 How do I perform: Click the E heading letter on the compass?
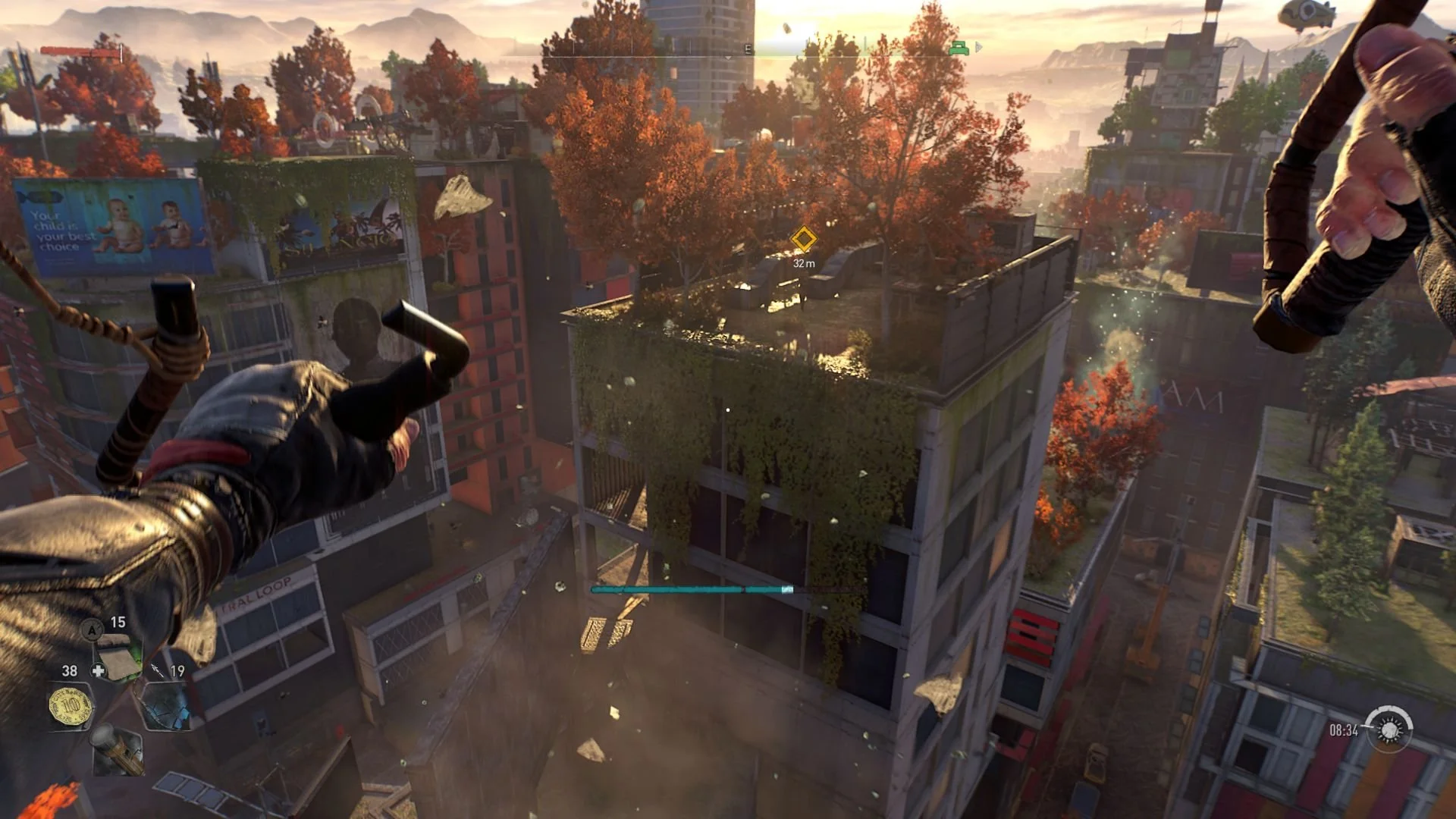[x=748, y=48]
